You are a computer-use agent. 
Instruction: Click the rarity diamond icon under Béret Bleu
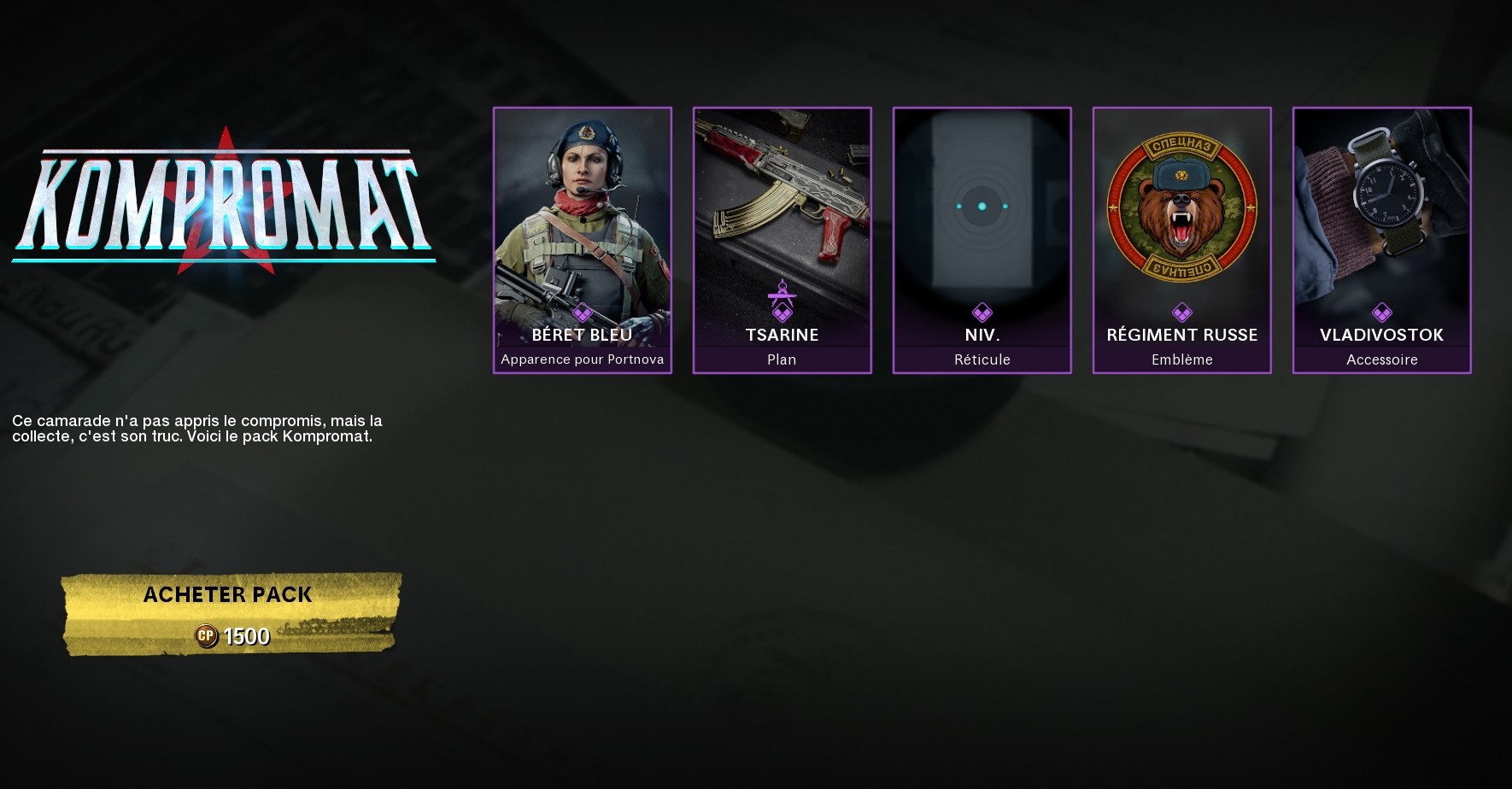(x=583, y=311)
